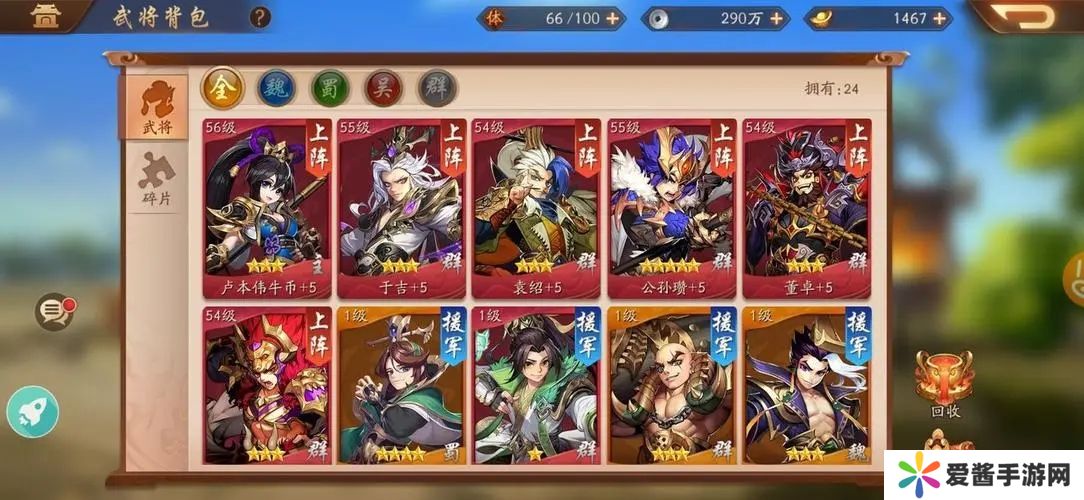This screenshot has width=1084, height=500.
Task: Filter heroes by 群 faction
Action: [437, 88]
